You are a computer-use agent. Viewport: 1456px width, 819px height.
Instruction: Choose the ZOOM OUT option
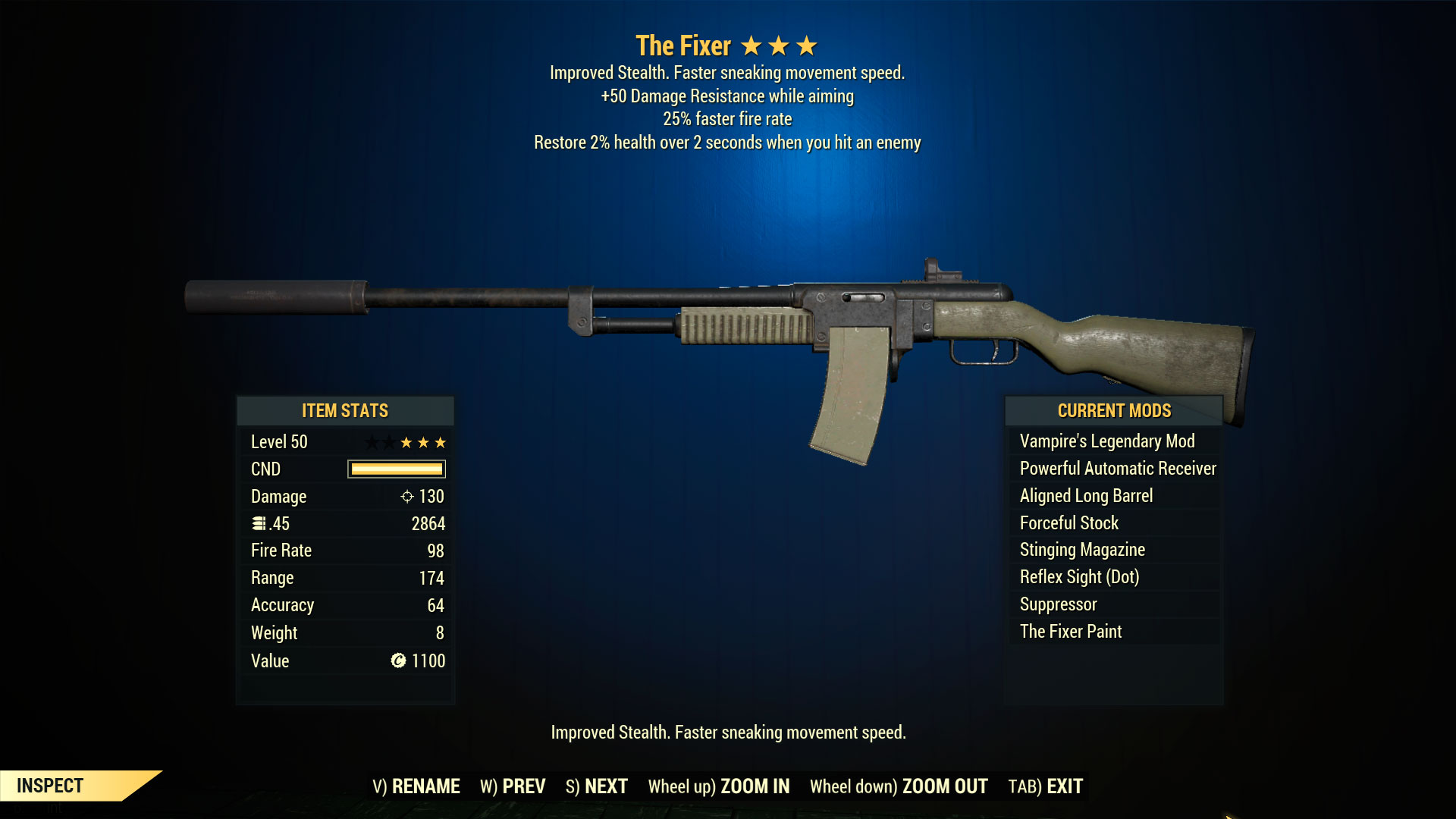click(x=899, y=786)
